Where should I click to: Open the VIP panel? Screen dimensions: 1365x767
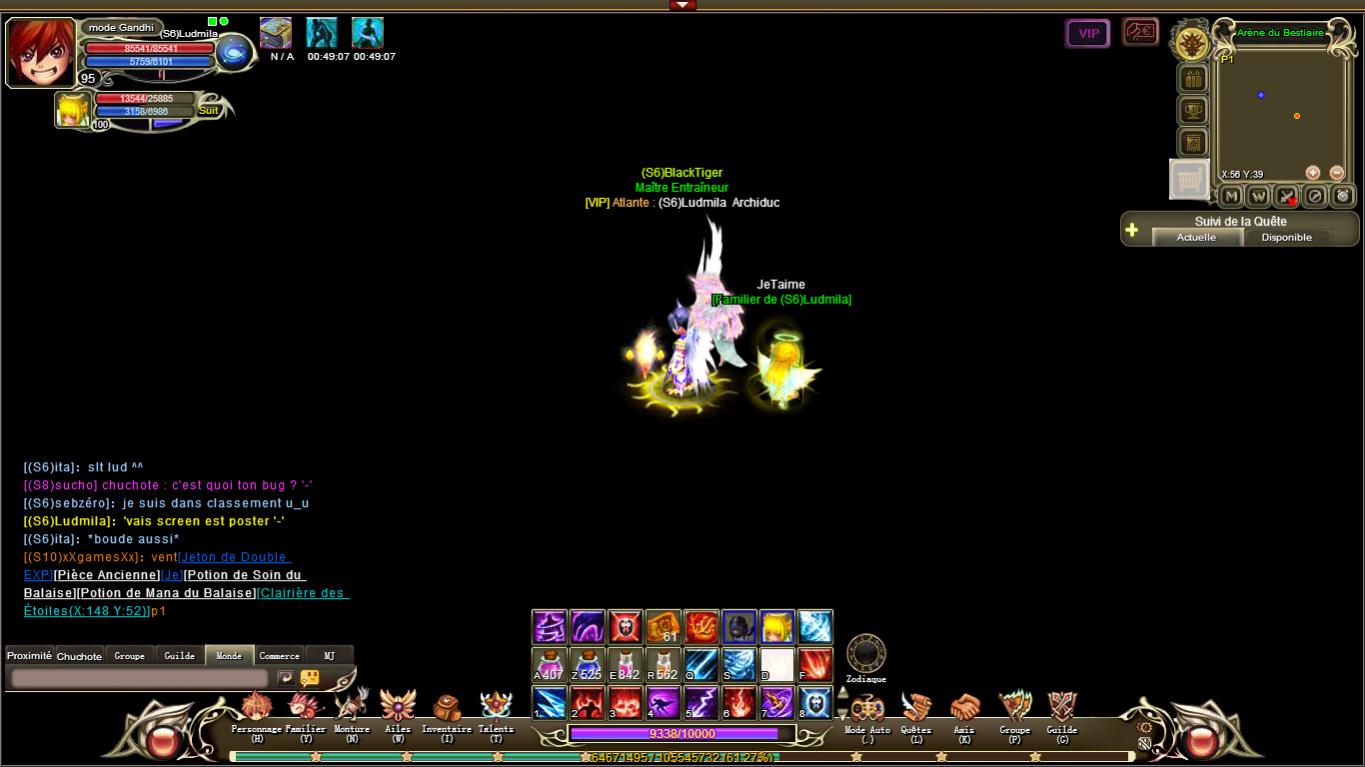pyautogui.click(x=1088, y=34)
